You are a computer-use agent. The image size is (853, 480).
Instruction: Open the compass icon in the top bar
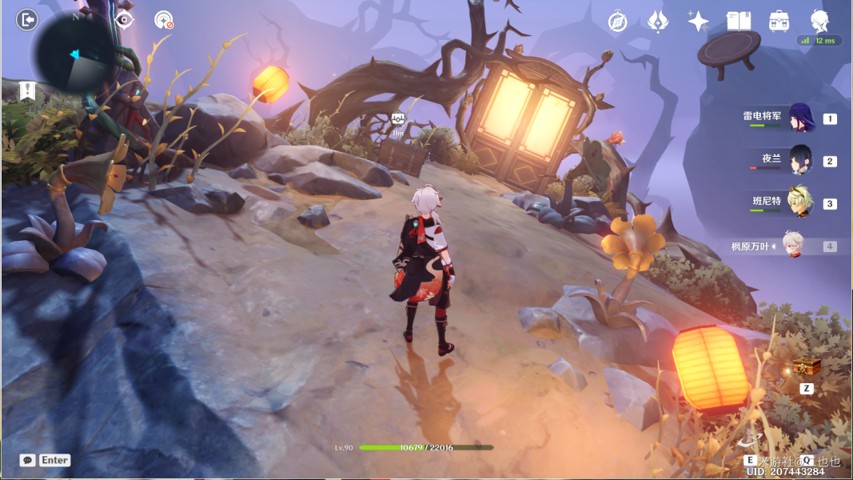618,21
